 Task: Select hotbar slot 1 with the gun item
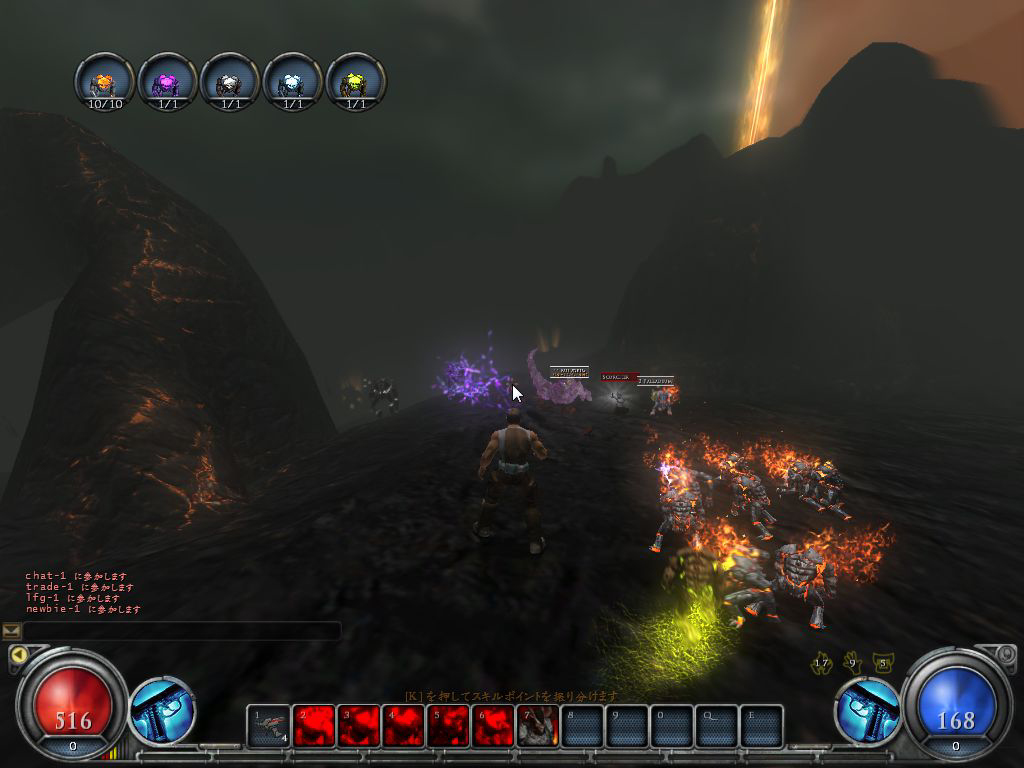[x=268, y=727]
